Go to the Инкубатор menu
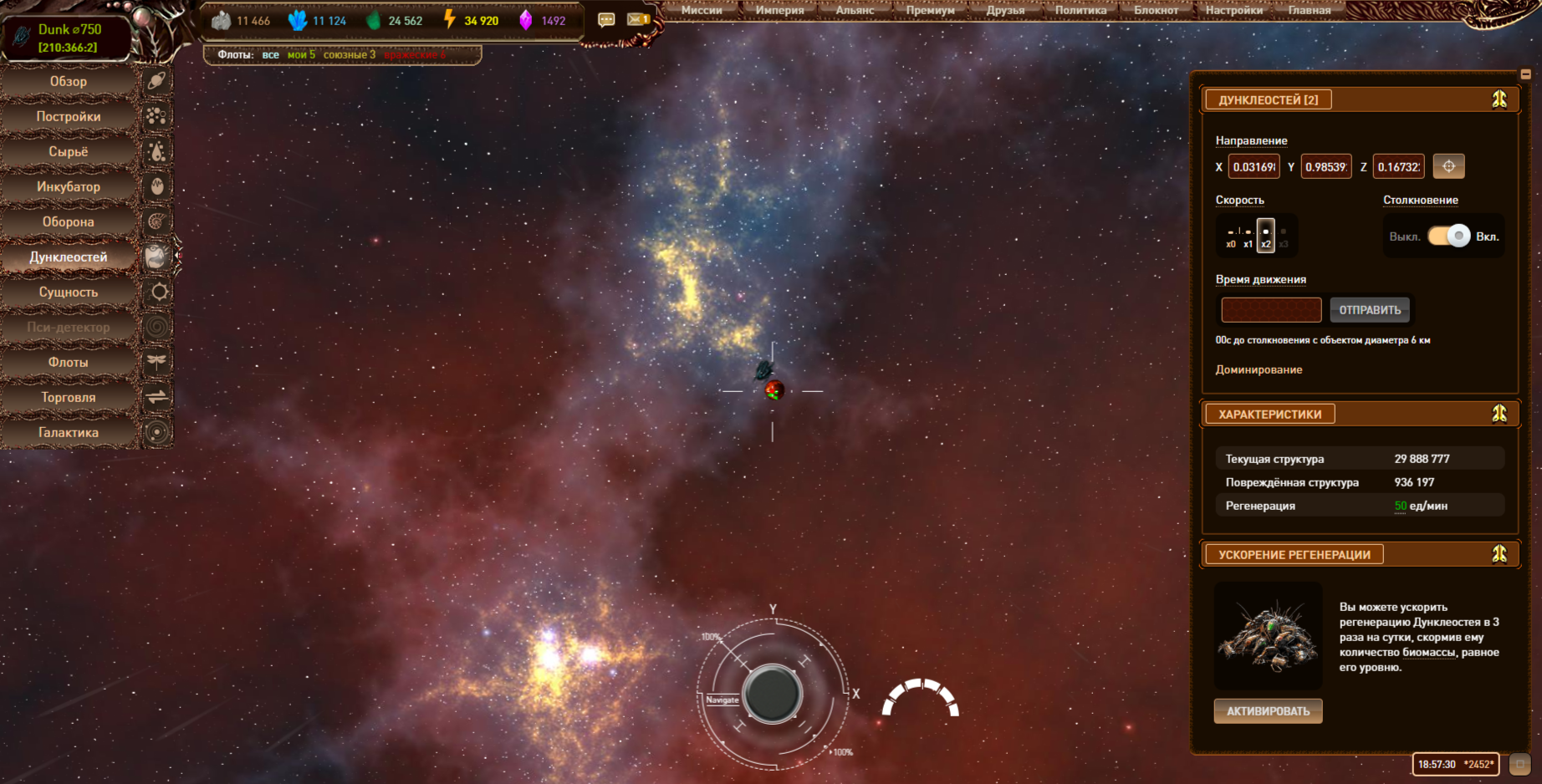This screenshot has width=1542, height=784. click(x=69, y=186)
